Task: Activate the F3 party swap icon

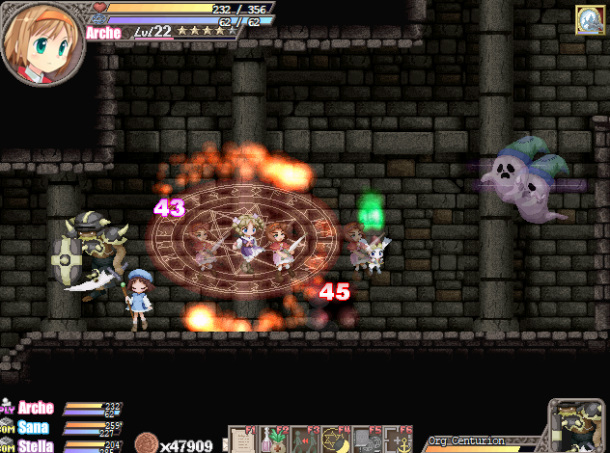Action: coord(304,440)
